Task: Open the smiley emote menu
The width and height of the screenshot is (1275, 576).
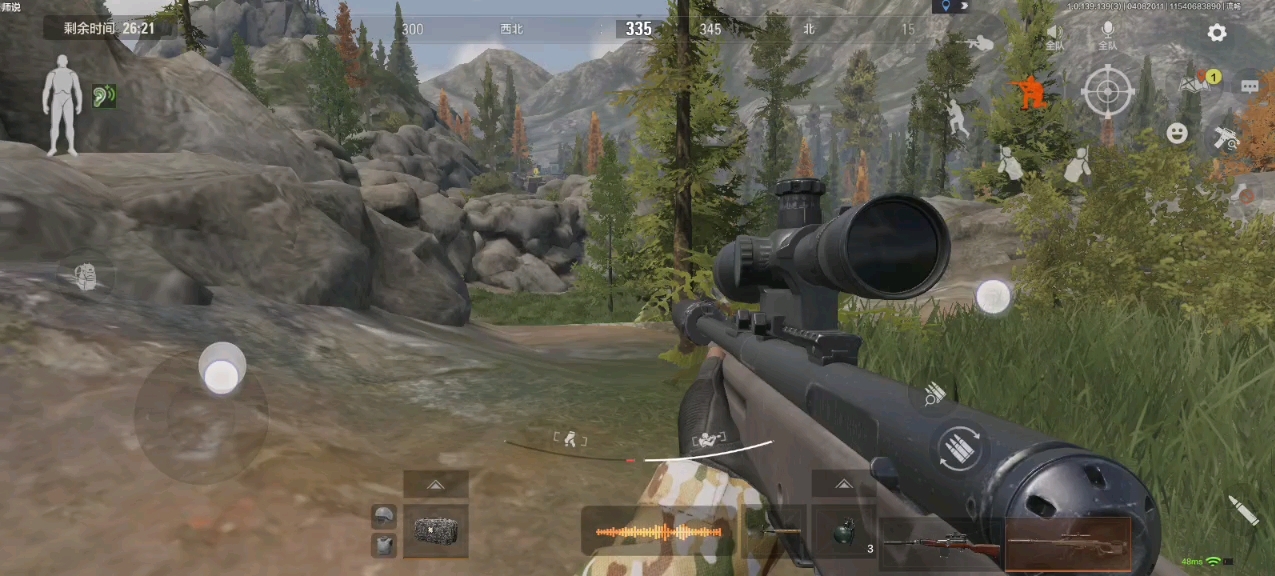Action: tap(1177, 133)
